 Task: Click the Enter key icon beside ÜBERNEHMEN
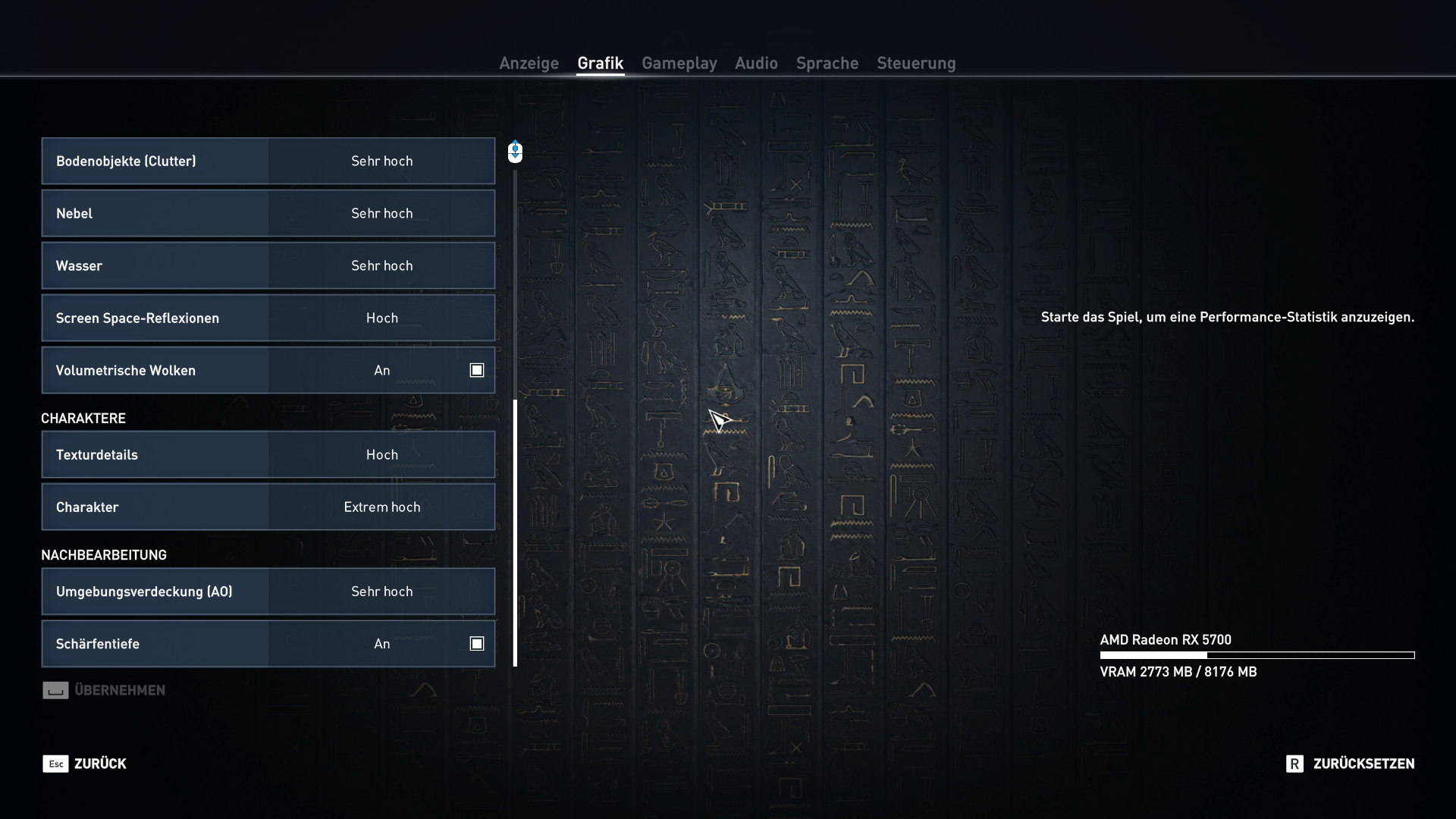[55, 690]
